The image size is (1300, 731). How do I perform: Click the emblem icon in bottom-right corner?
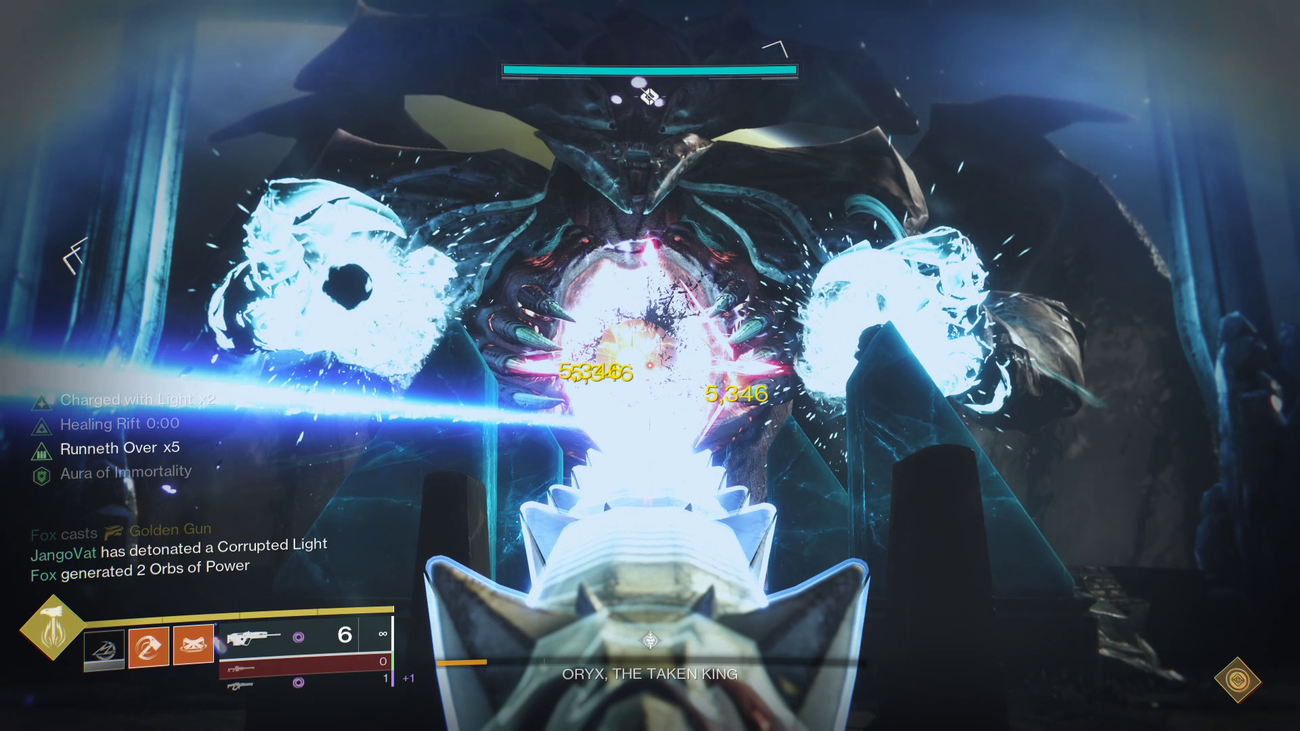[x=1237, y=678]
